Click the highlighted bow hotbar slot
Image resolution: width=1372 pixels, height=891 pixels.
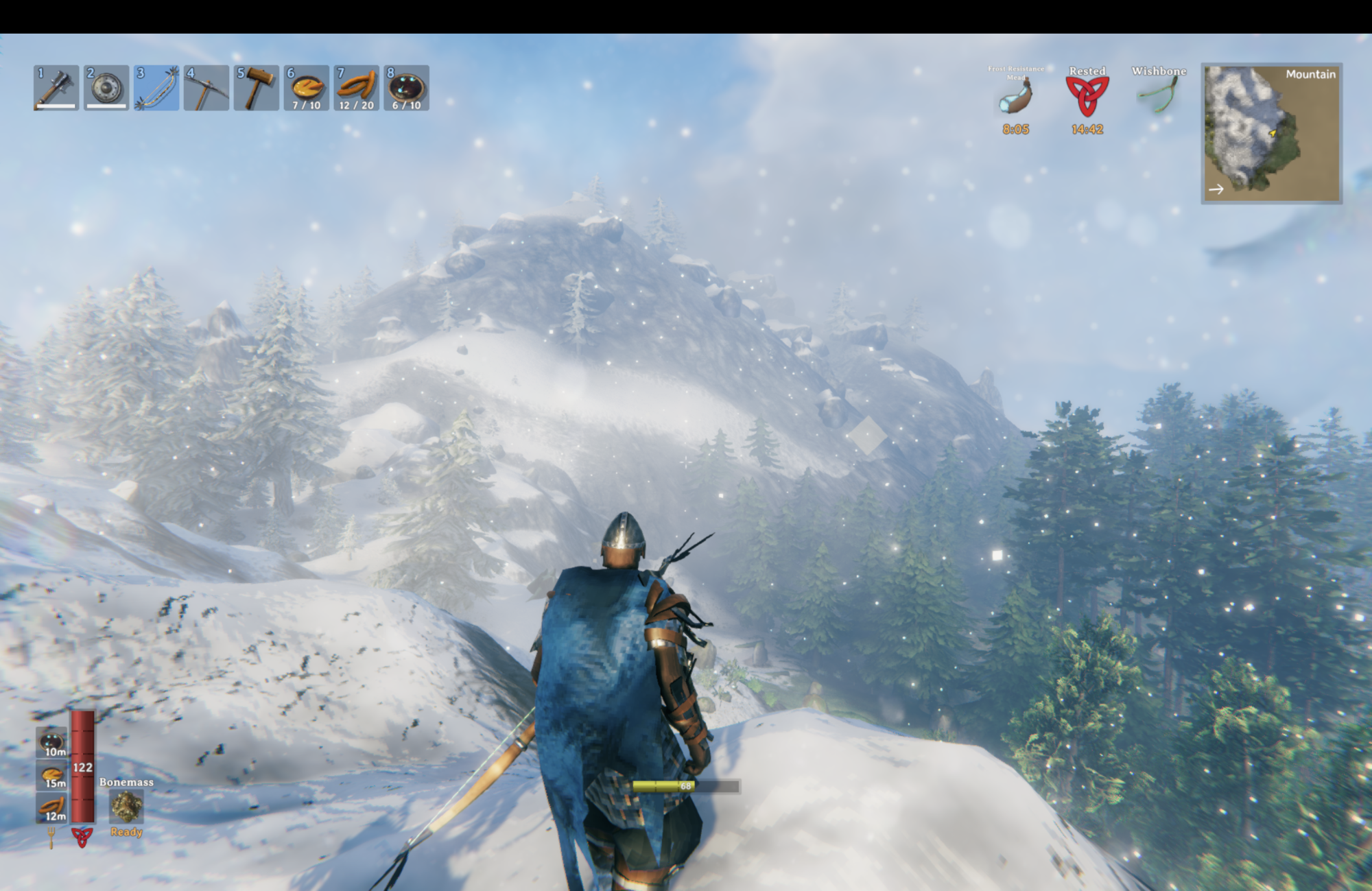tap(156, 88)
